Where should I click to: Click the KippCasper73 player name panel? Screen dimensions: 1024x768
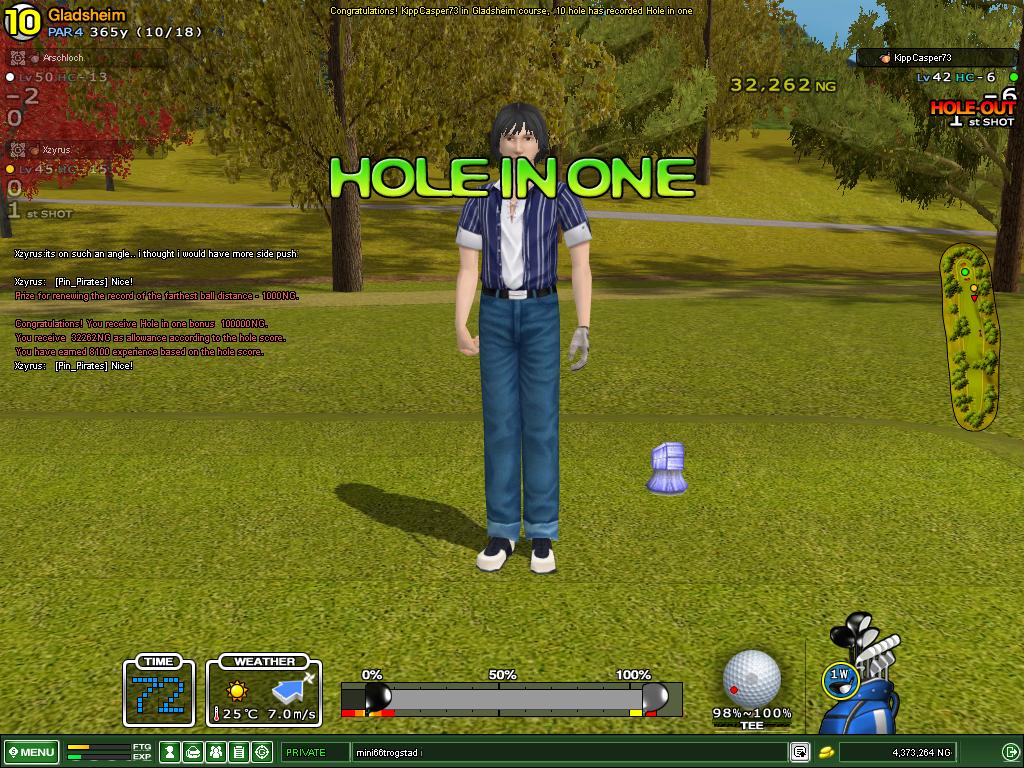point(936,58)
